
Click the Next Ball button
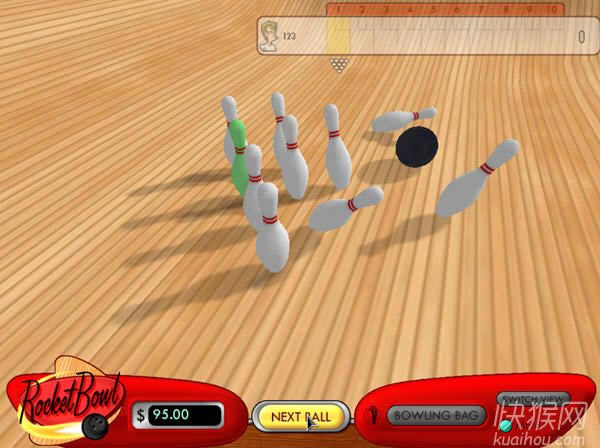pyautogui.click(x=300, y=415)
